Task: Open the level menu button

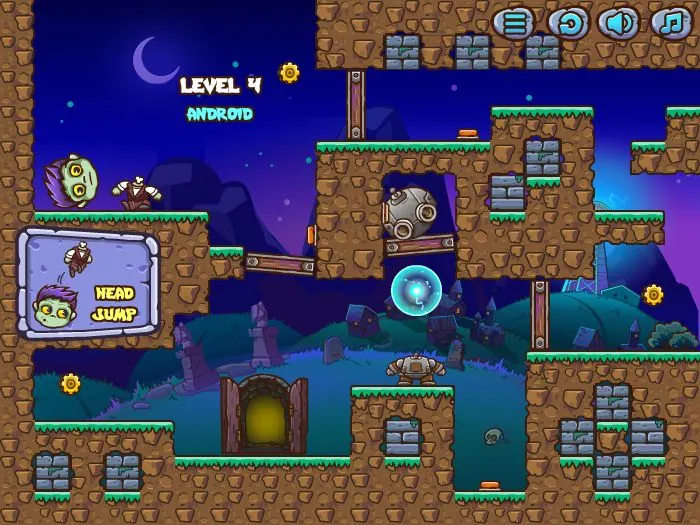Action: pos(514,23)
